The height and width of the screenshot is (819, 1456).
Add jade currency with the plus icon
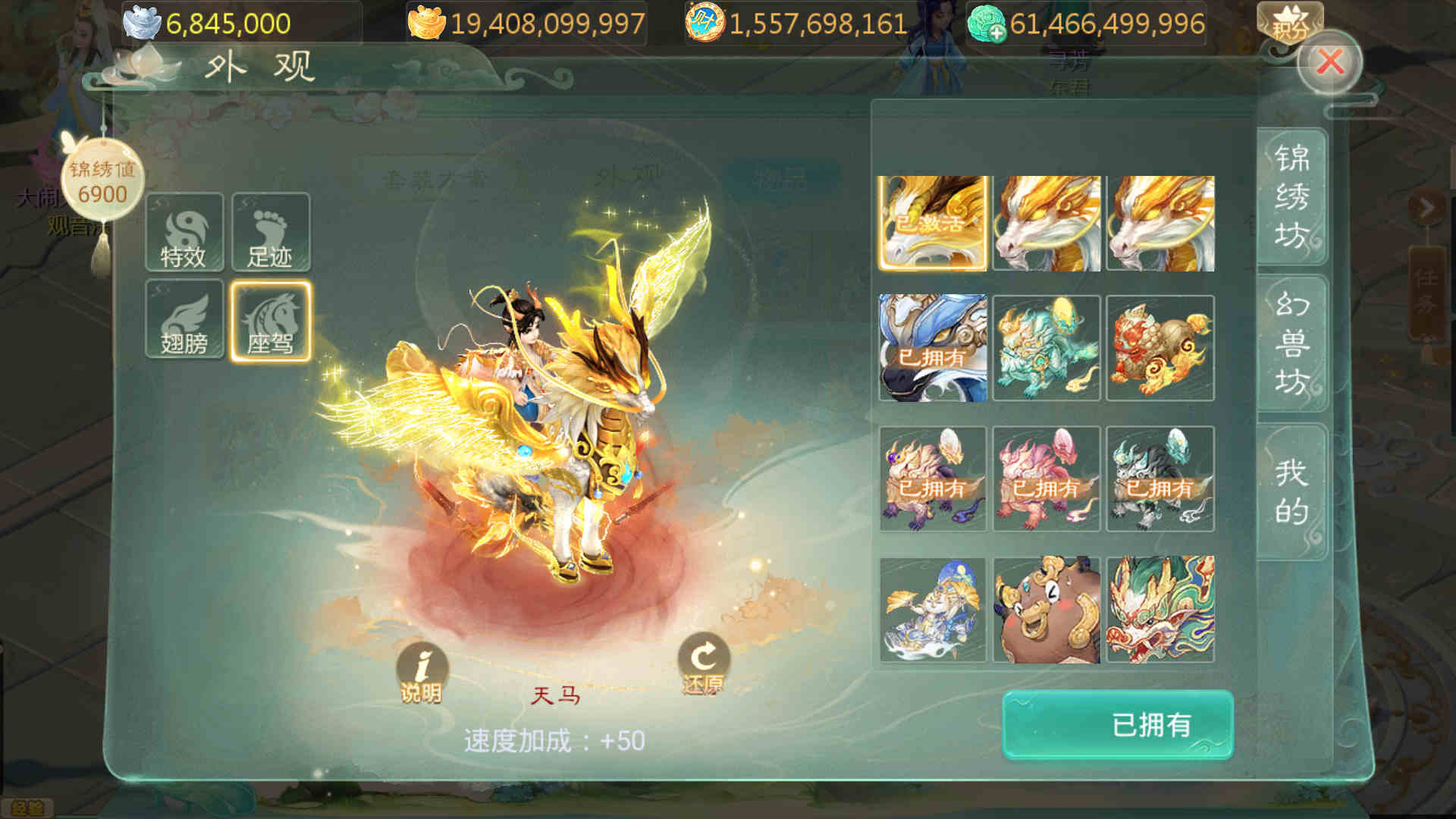pos(996,32)
